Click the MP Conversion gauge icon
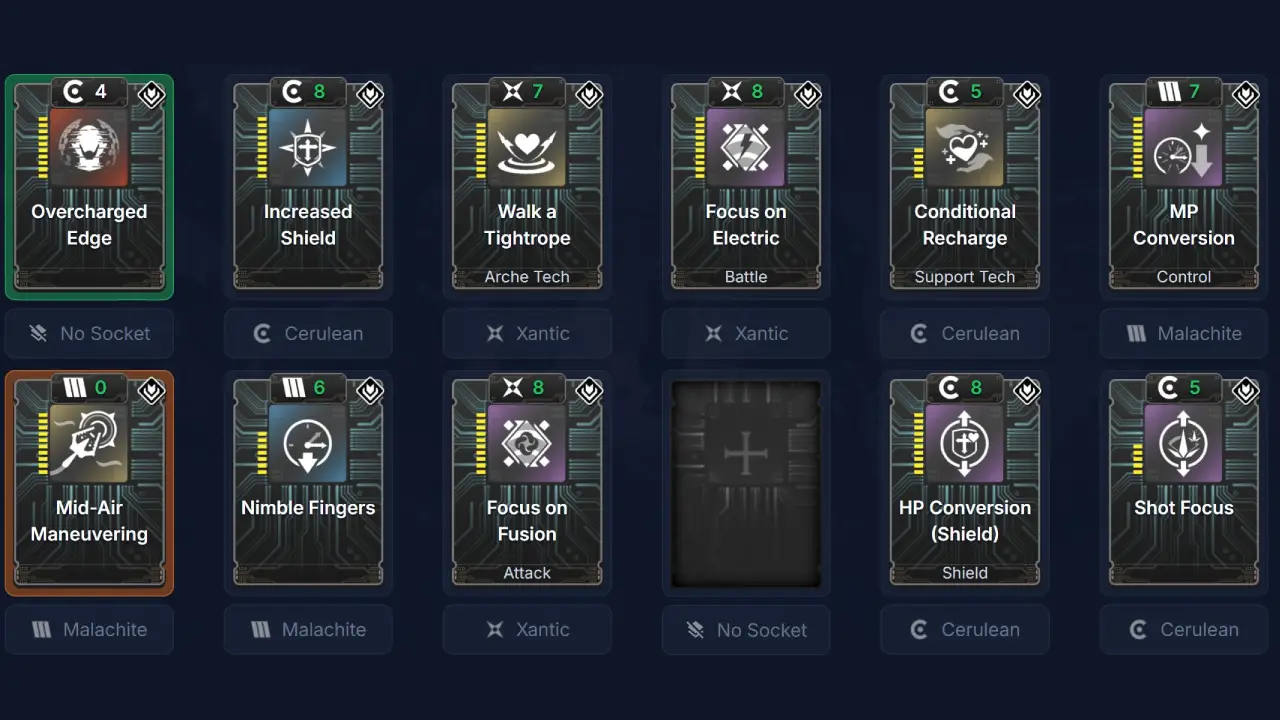 point(1184,148)
